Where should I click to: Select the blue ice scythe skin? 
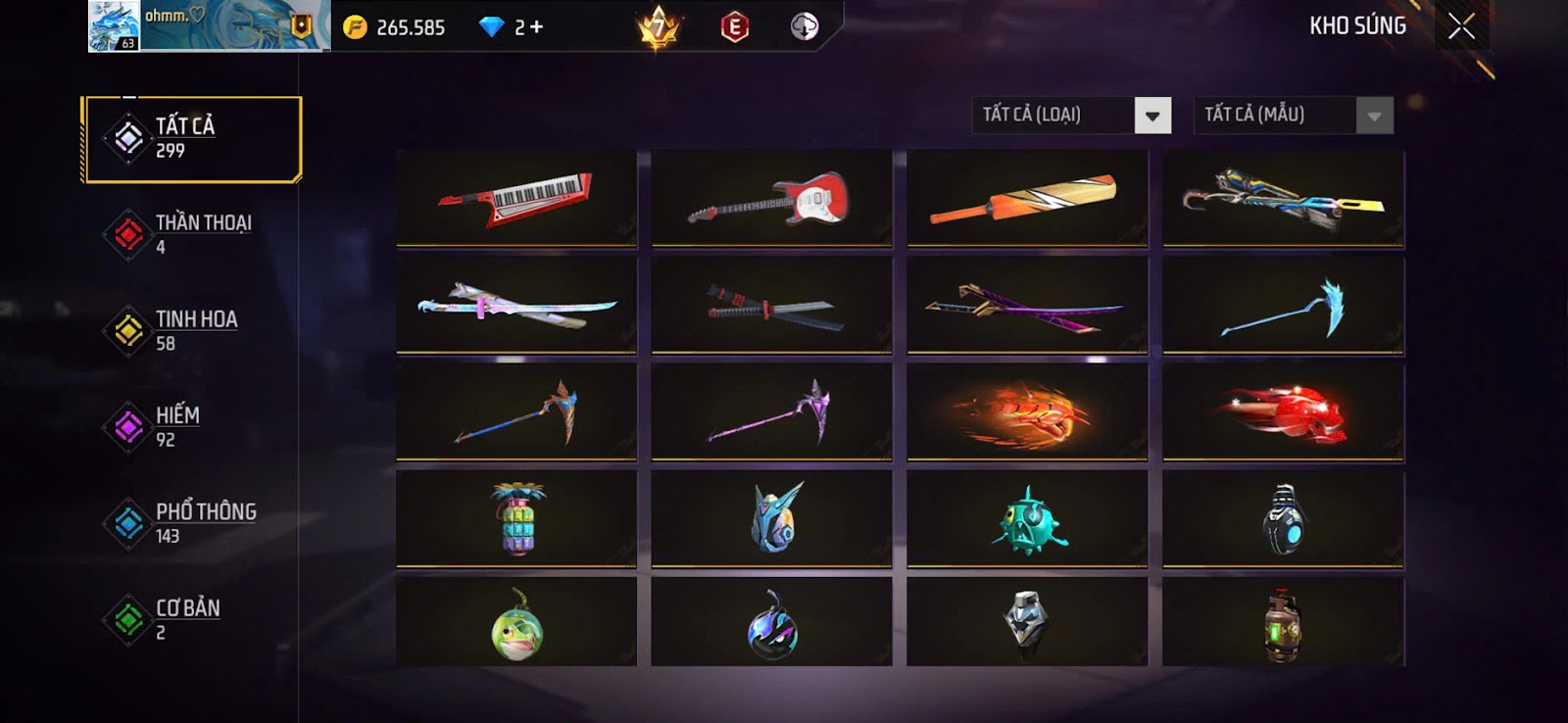click(1283, 307)
